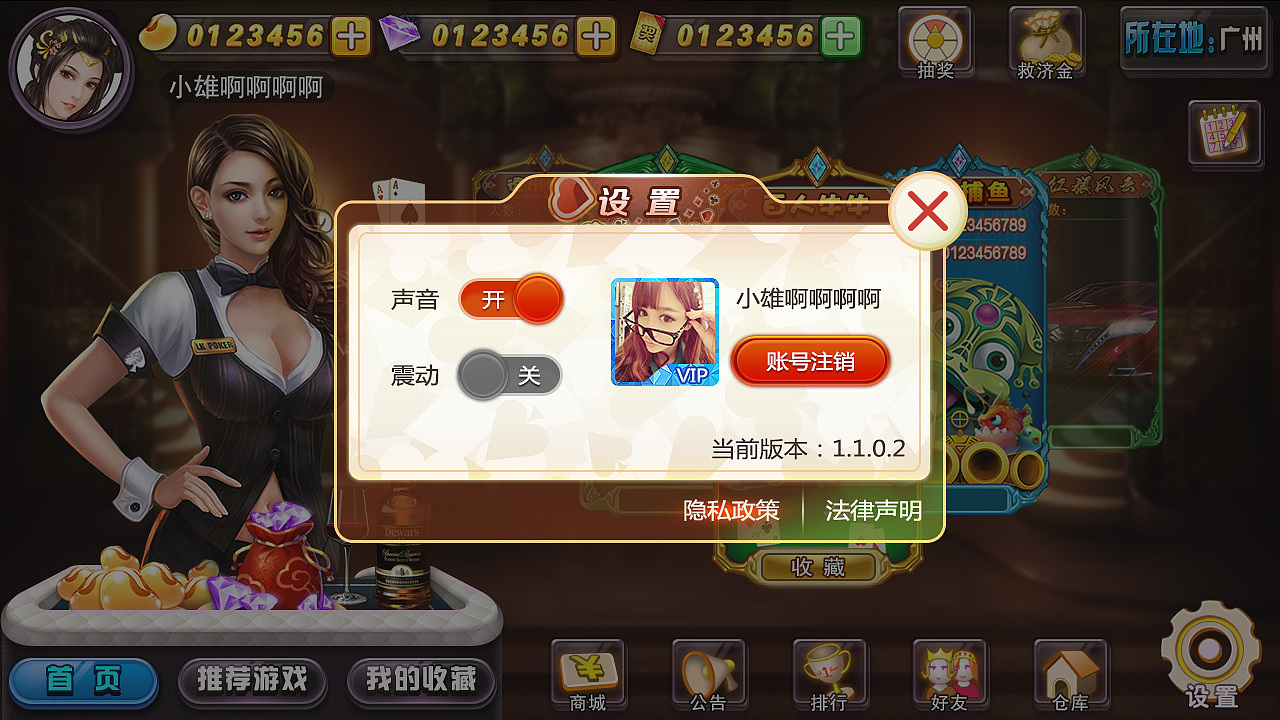Screen dimensions: 1280x720
Task: Open the 商城 shop
Action: (x=588, y=672)
